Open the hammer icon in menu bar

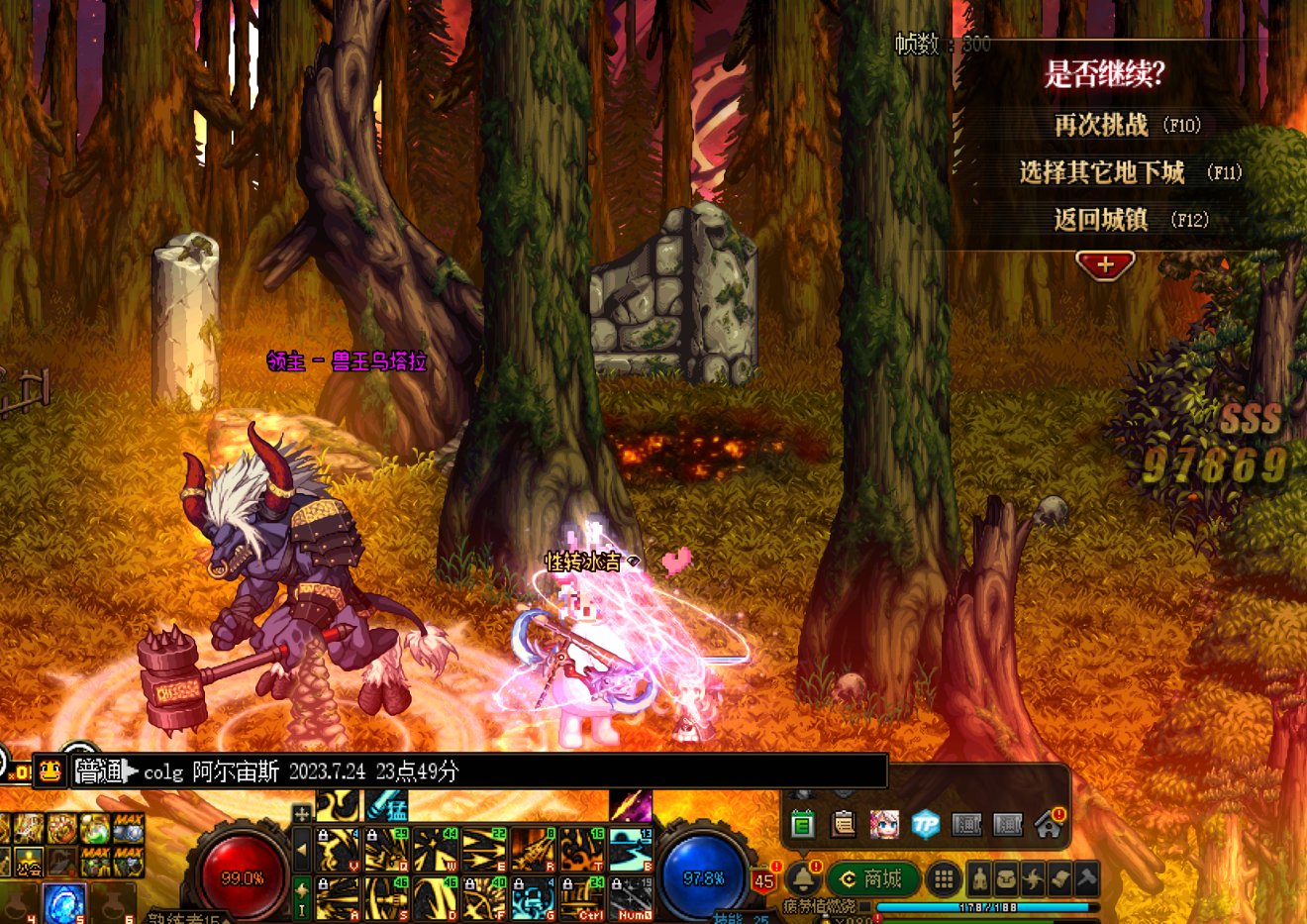pos(1086,878)
